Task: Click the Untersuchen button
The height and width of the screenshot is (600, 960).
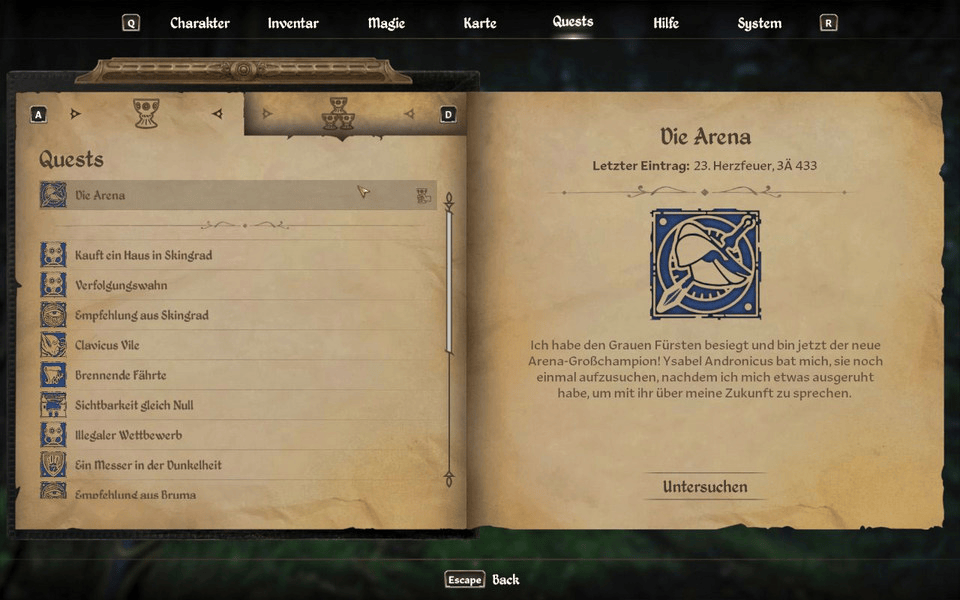Action: (704, 487)
